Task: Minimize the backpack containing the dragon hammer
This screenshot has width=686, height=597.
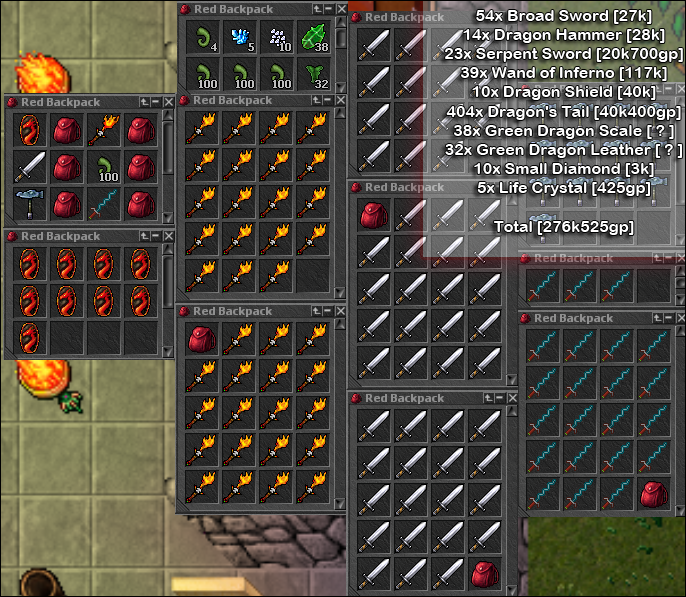Action: [157, 101]
